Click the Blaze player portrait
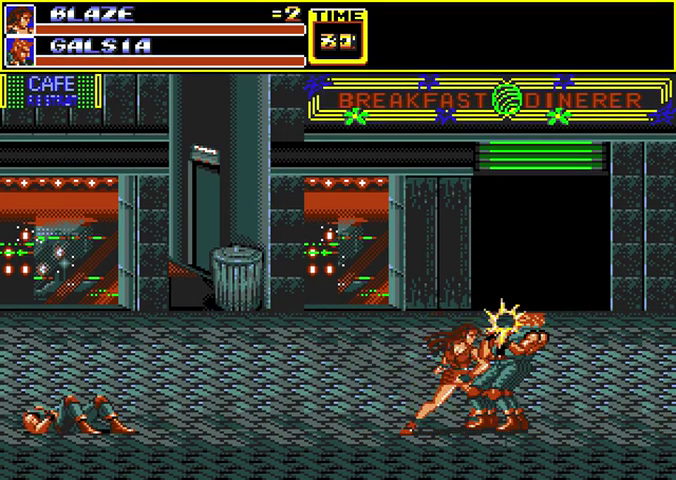 pos(21,18)
